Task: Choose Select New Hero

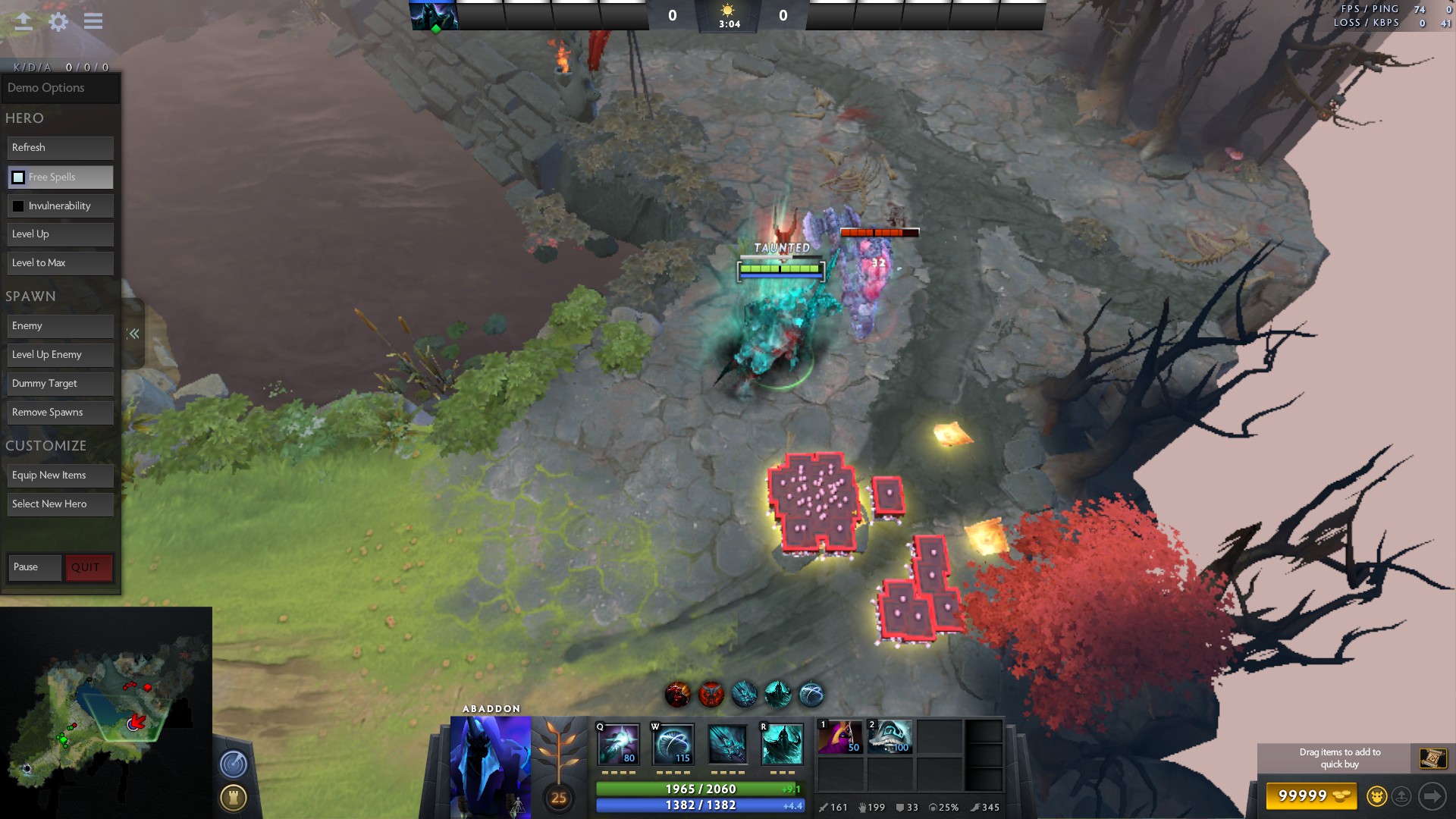Action: 61,504
